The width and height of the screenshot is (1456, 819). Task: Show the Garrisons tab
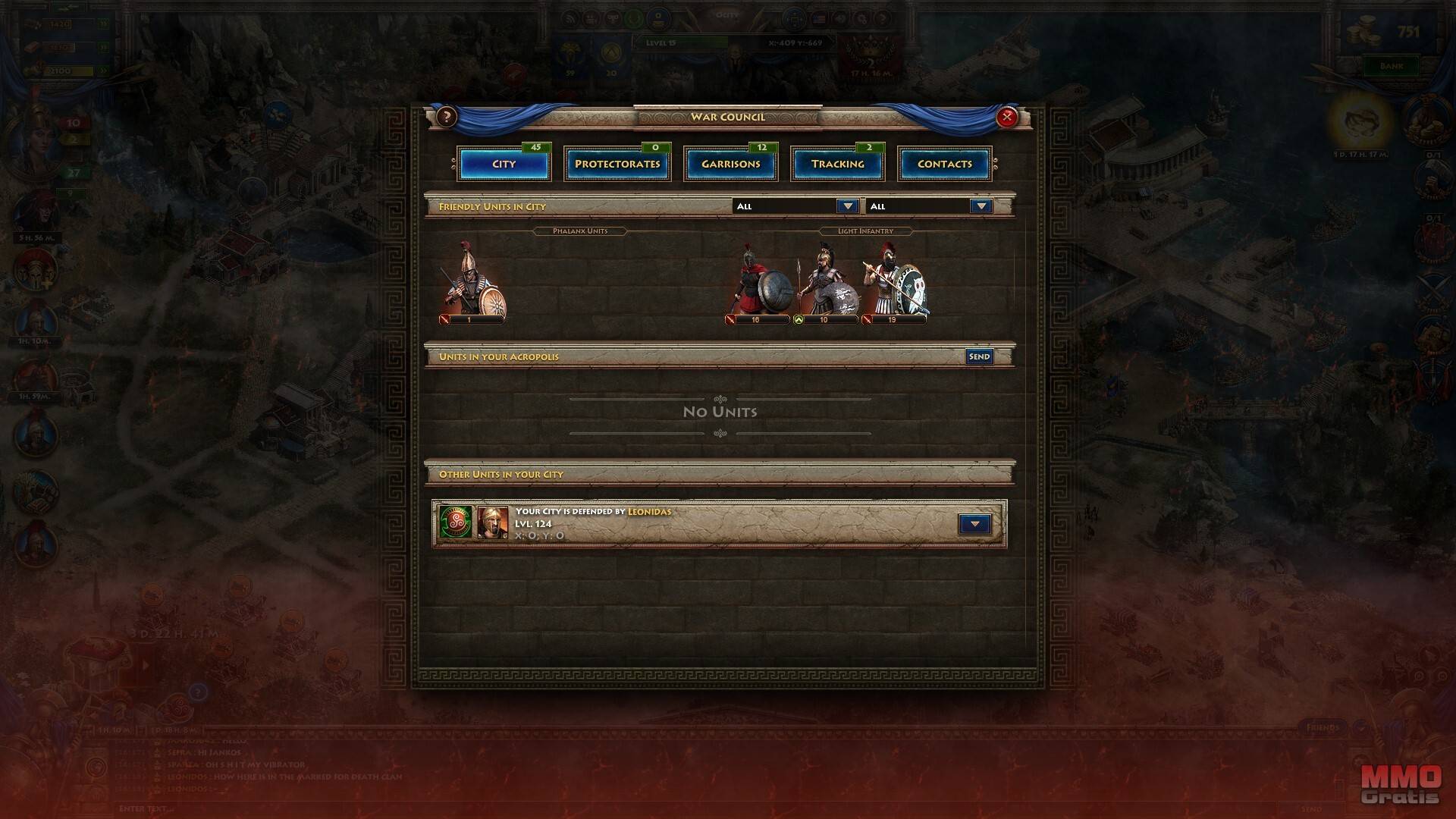[730, 164]
